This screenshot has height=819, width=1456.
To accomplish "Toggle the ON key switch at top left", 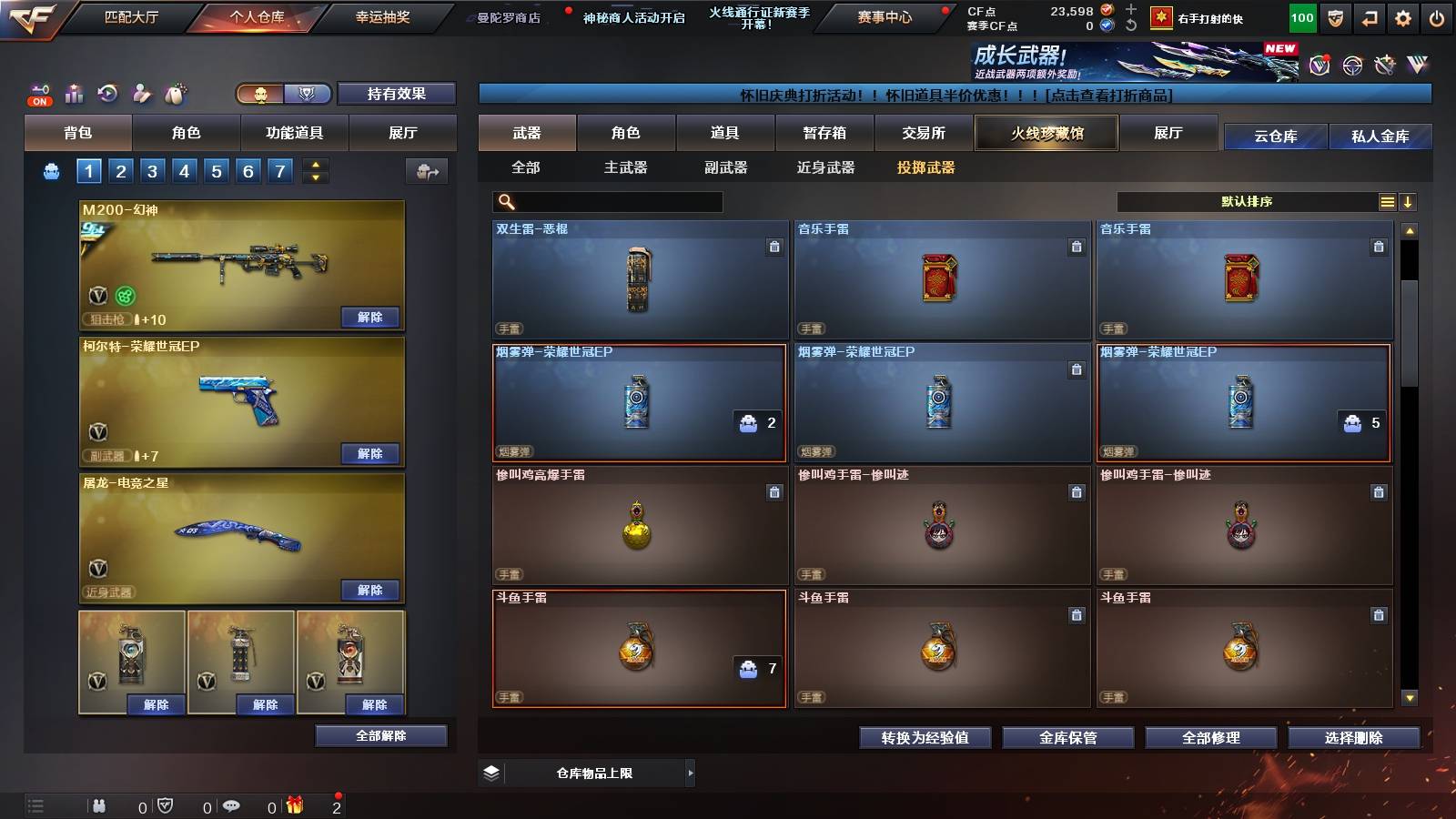I will pos(38,93).
